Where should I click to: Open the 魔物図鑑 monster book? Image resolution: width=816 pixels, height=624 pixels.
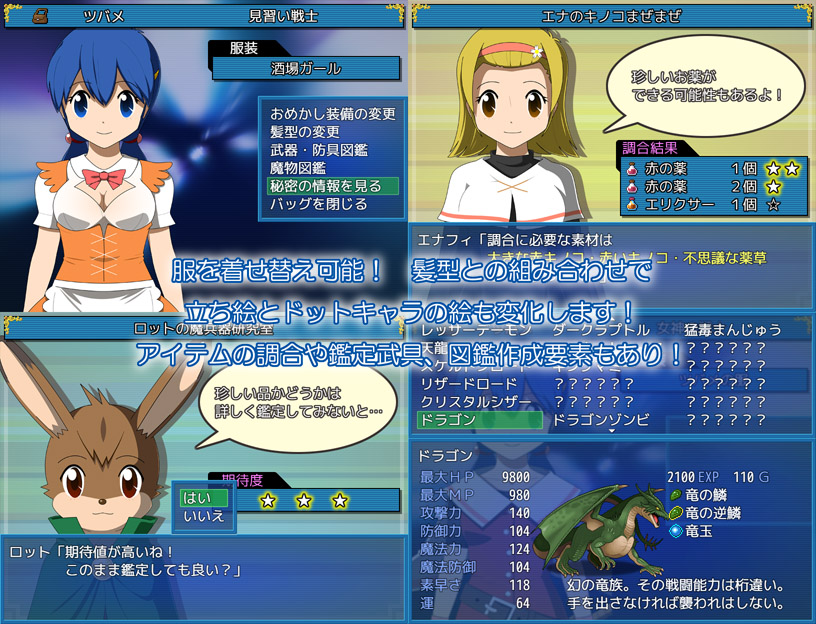pos(297,168)
